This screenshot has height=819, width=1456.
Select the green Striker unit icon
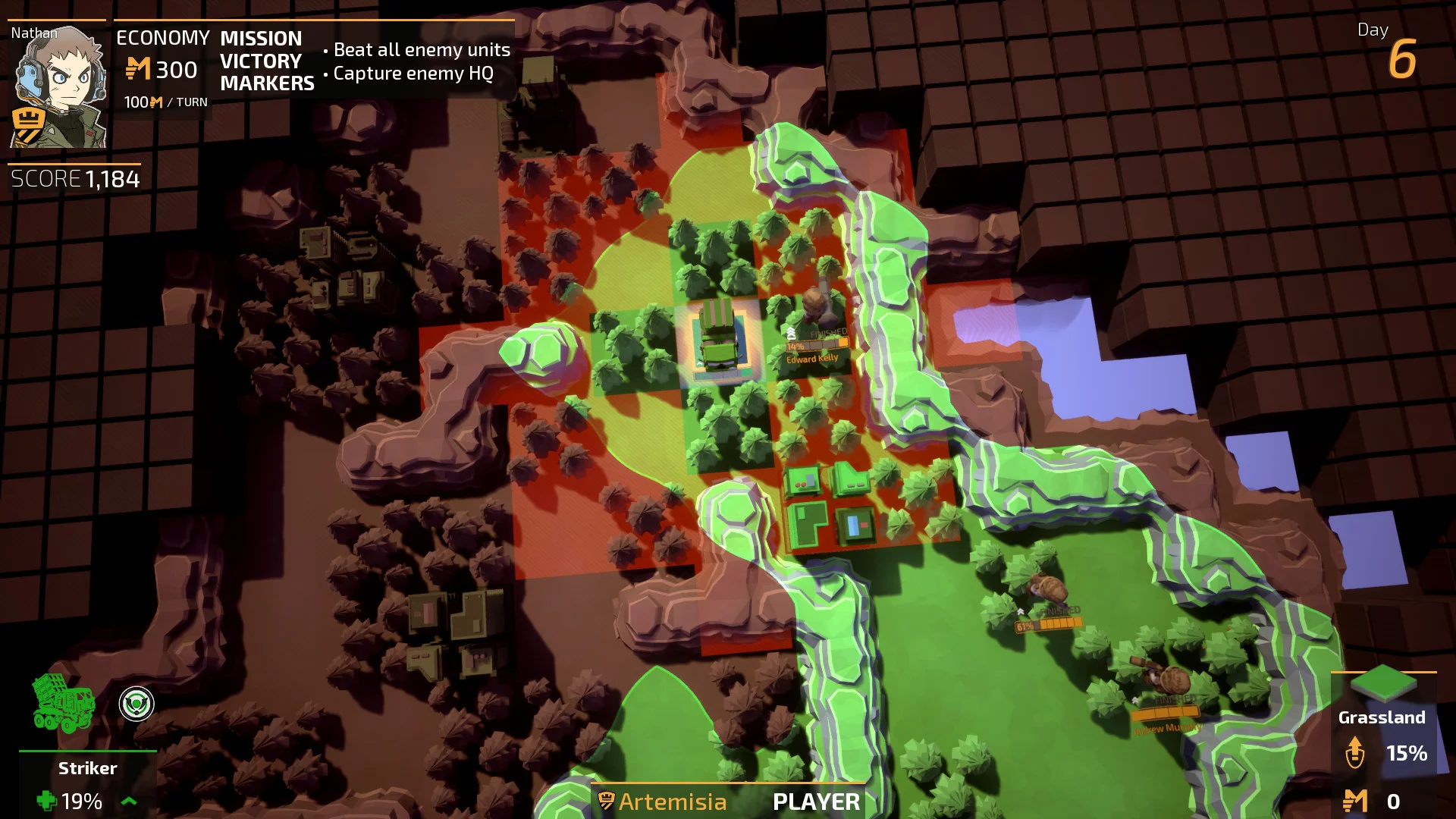click(63, 703)
